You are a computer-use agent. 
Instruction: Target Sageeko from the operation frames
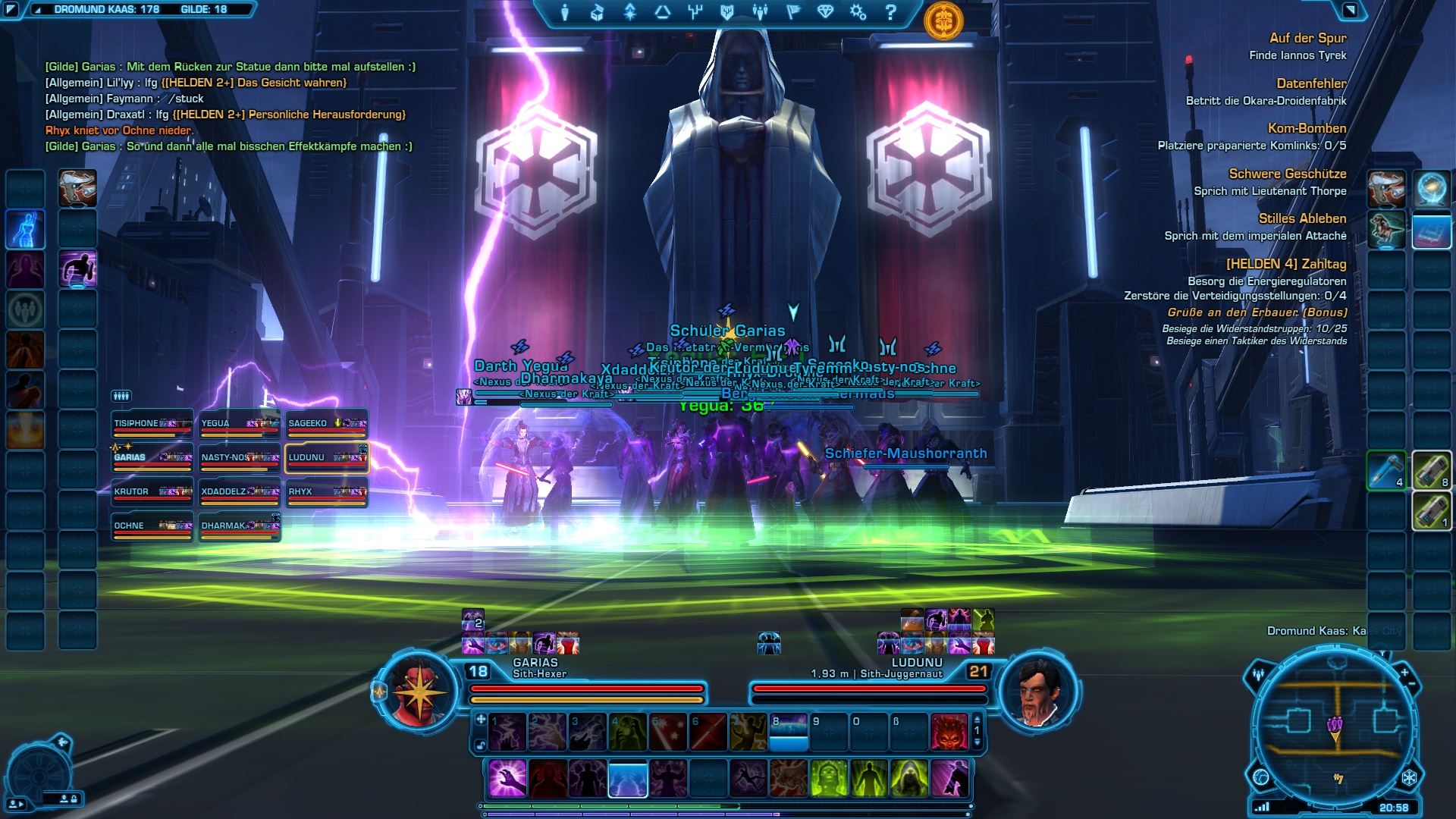click(x=327, y=424)
